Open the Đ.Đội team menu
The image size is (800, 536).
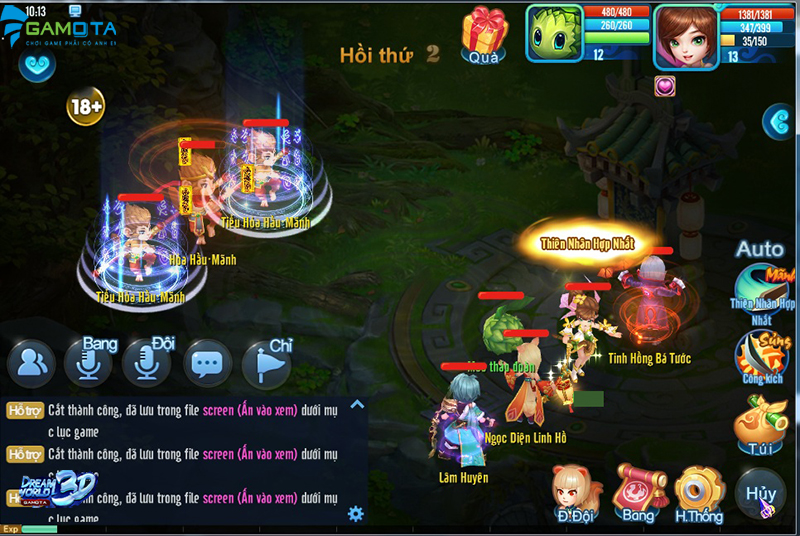click(576, 491)
